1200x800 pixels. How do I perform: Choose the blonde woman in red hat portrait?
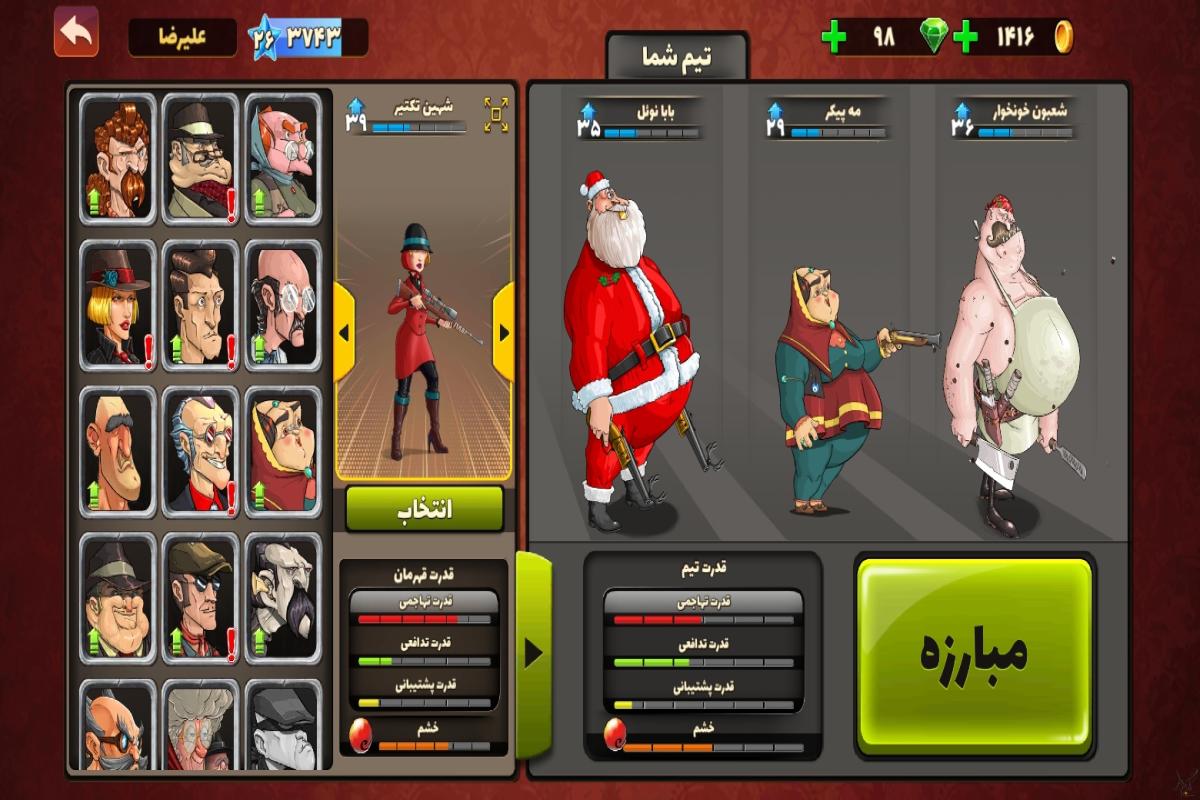pos(118,306)
